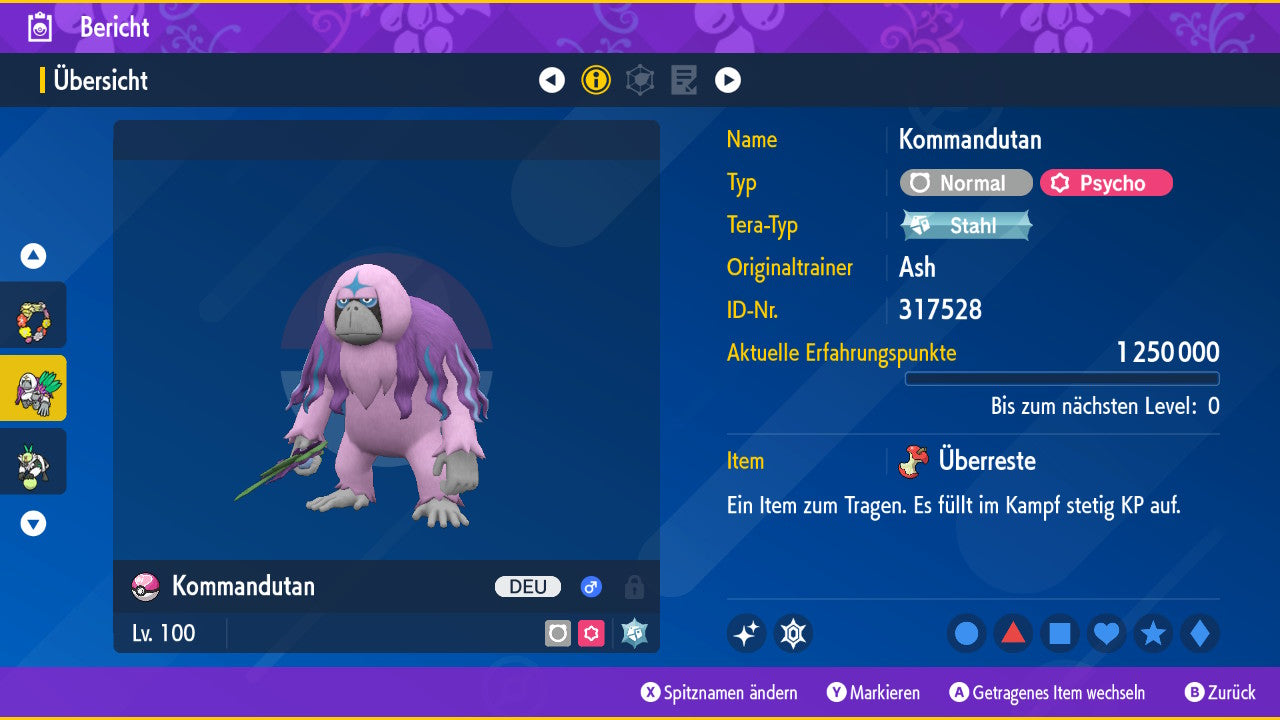Select the Stahl Tera type badge

[x=966, y=225]
